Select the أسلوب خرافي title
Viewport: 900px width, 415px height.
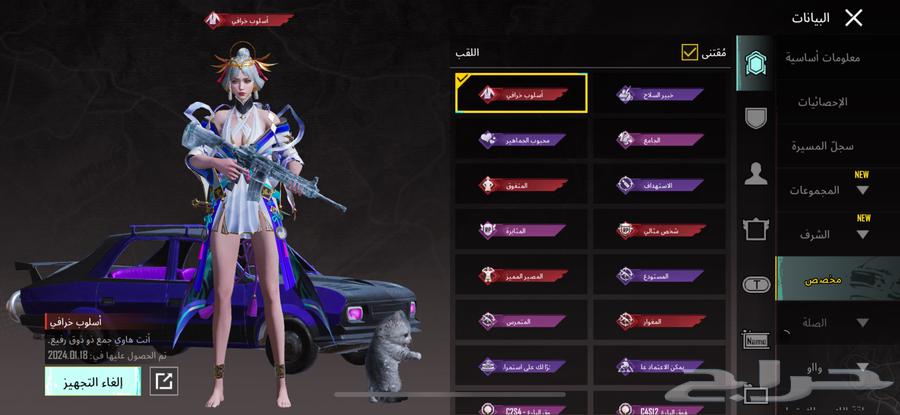[x=521, y=93]
